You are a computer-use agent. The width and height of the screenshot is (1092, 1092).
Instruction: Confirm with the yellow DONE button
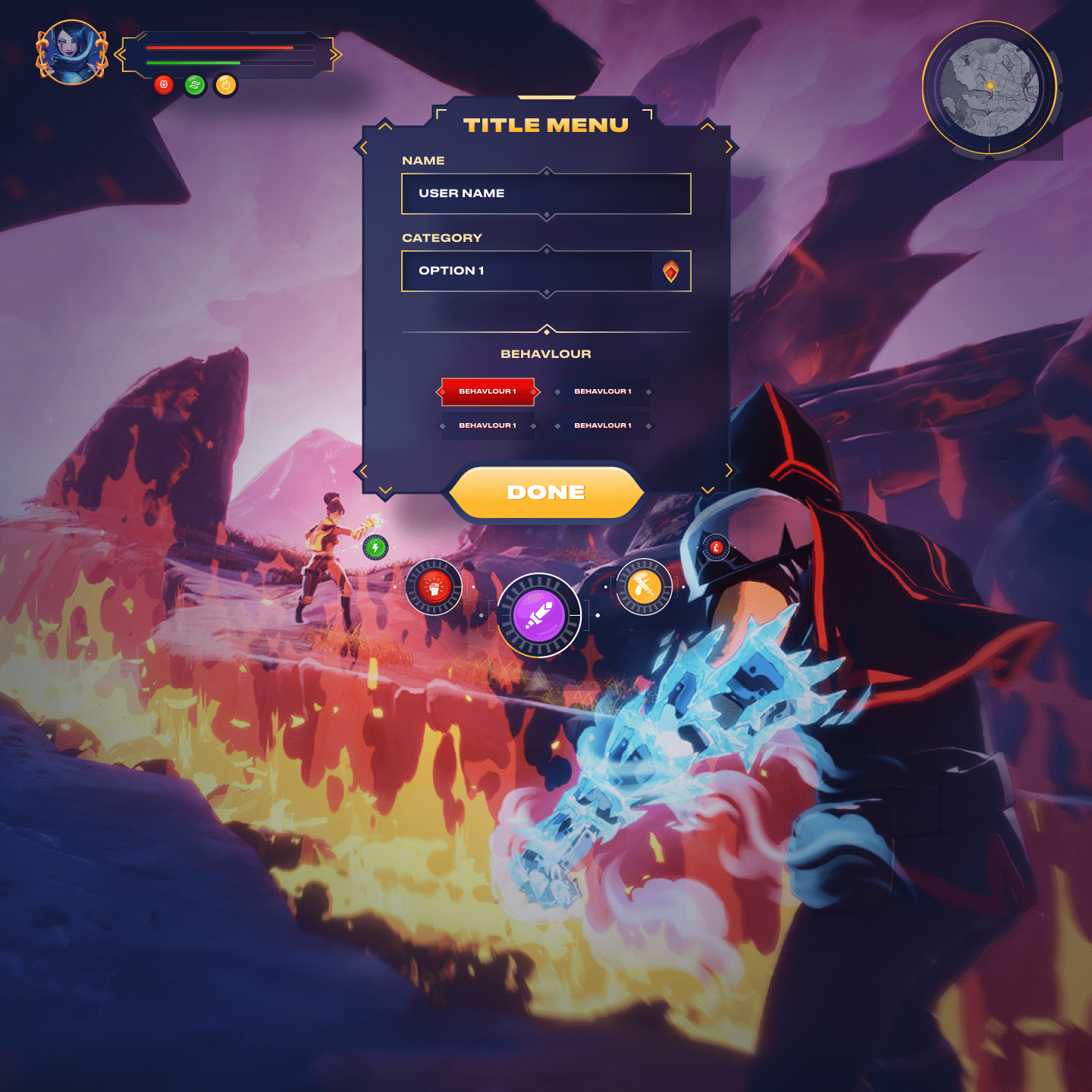coord(546,493)
